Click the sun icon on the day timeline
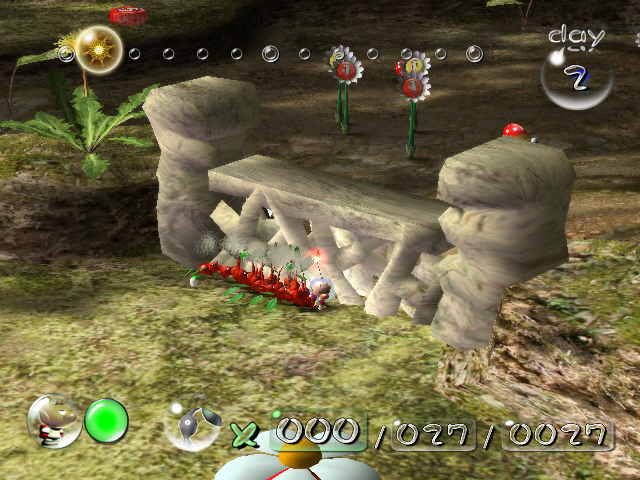 coord(98,47)
